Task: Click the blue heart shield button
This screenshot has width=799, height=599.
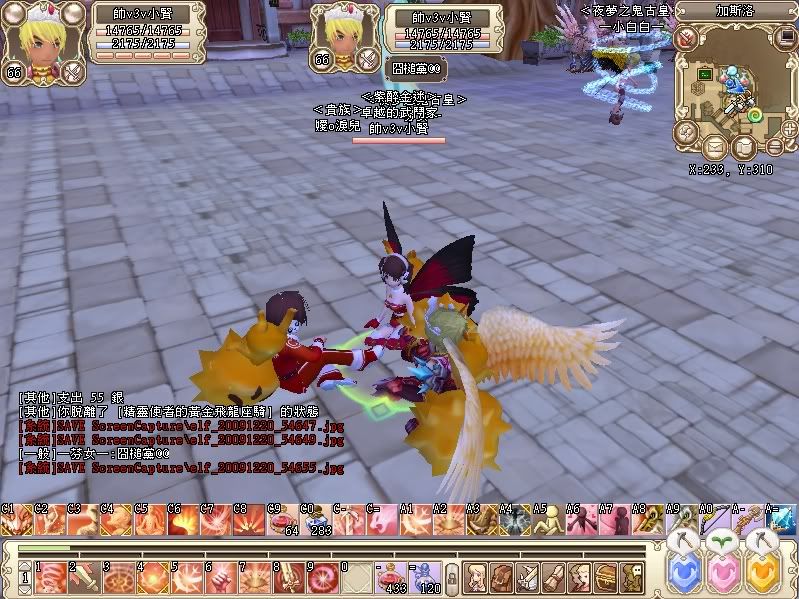Action: tap(683, 575)
